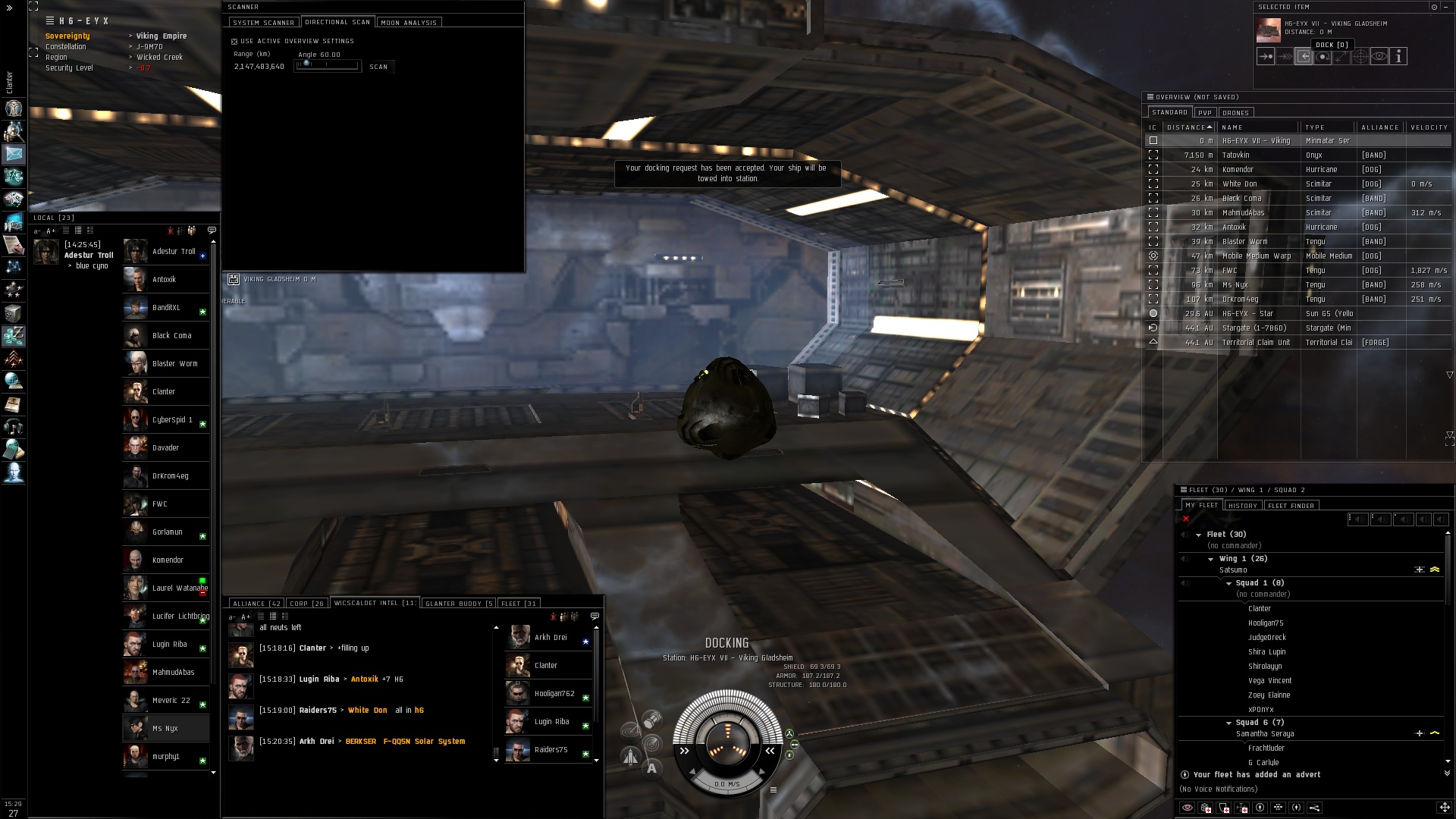This screenshot has width=1456, height=819.
Task: Select Ms Nyx in the Local list
Action: click(x=165, y=729)
